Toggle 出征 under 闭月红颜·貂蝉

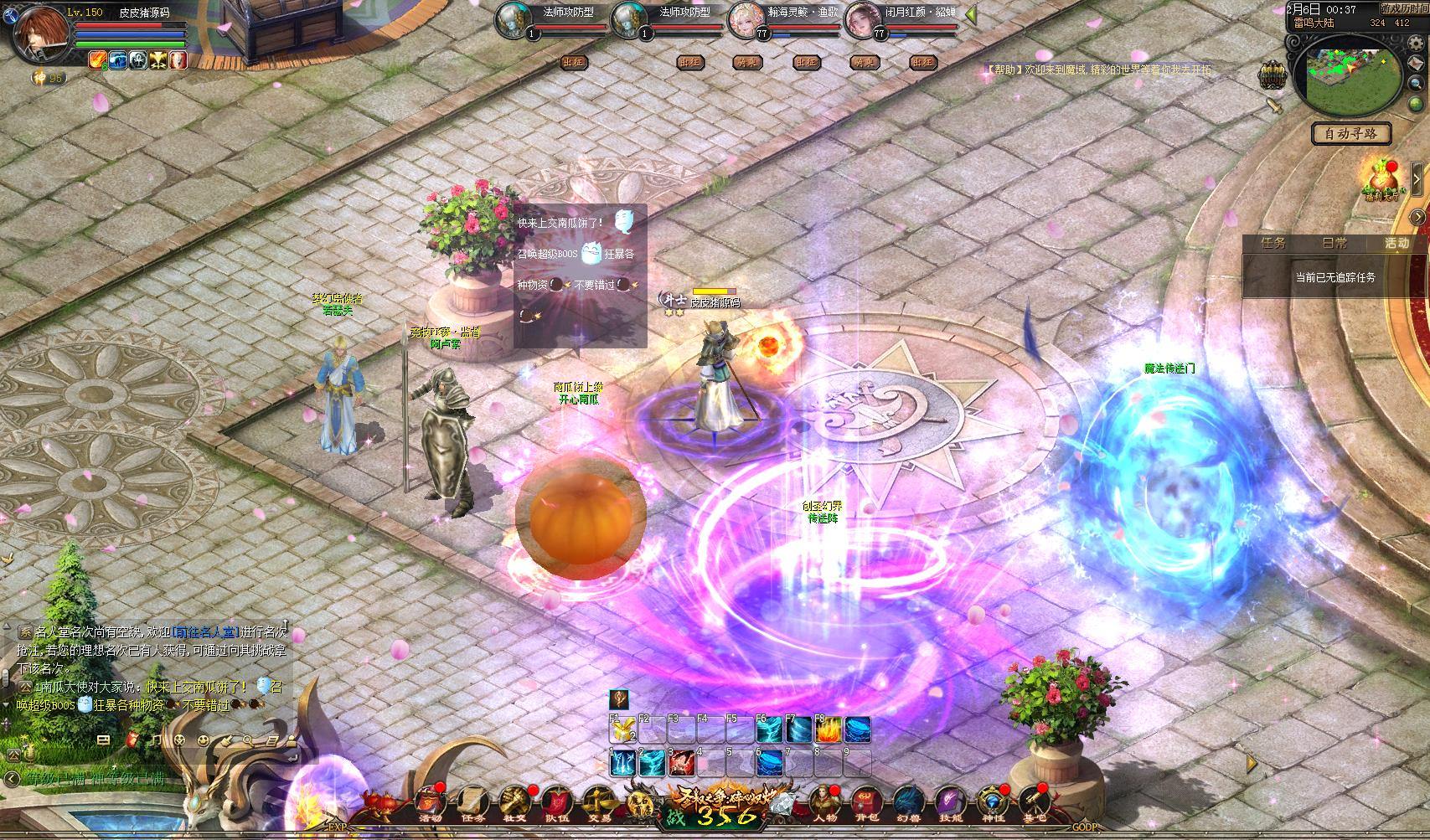pos(924,62)
